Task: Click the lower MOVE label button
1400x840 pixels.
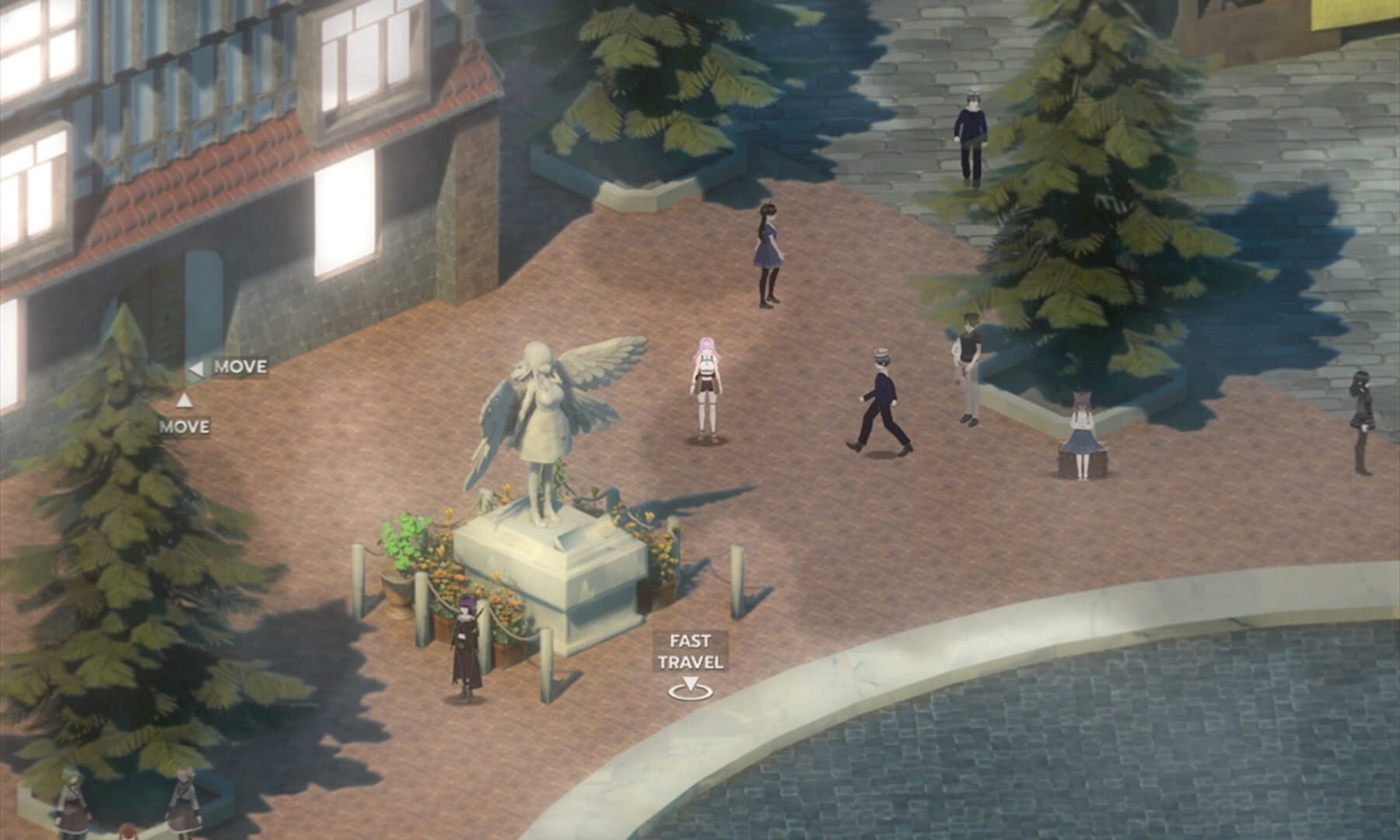Action: 184,427
